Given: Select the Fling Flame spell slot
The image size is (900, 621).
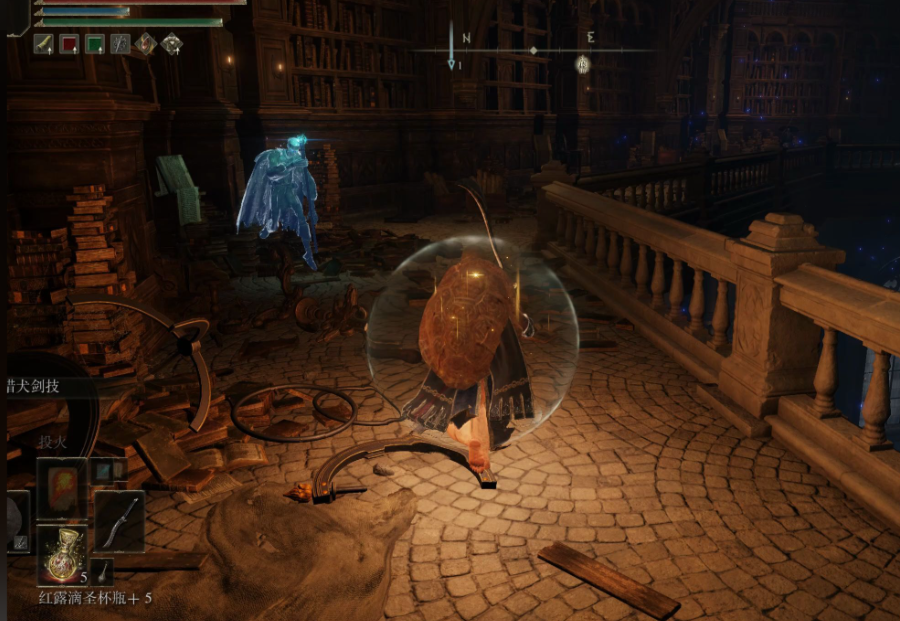Looking at the screenshot, I should pyautogui.click(x=62, y=489).
